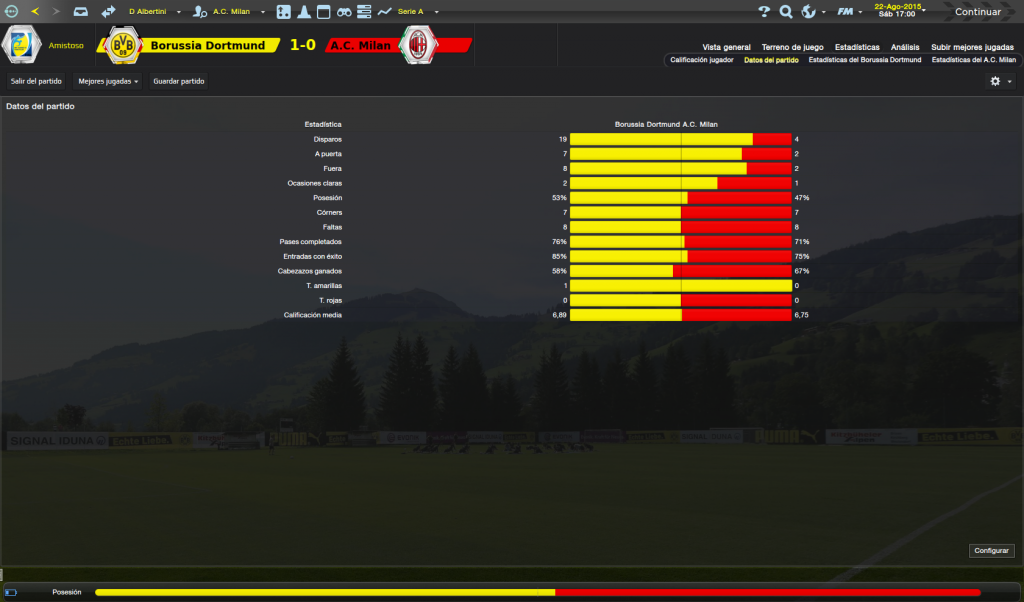Switch to Calificación jugador sub-tab
The image size is (1024, 602).
pos(701,60)
